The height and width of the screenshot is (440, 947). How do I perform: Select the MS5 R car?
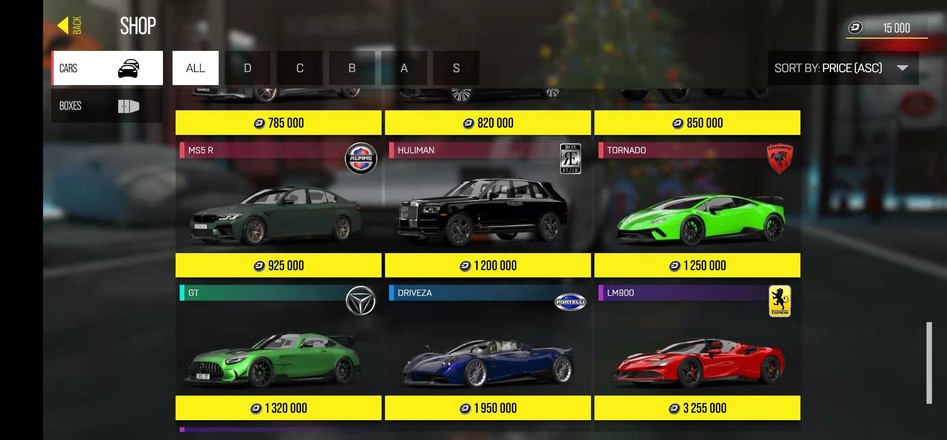click(278, 208)
